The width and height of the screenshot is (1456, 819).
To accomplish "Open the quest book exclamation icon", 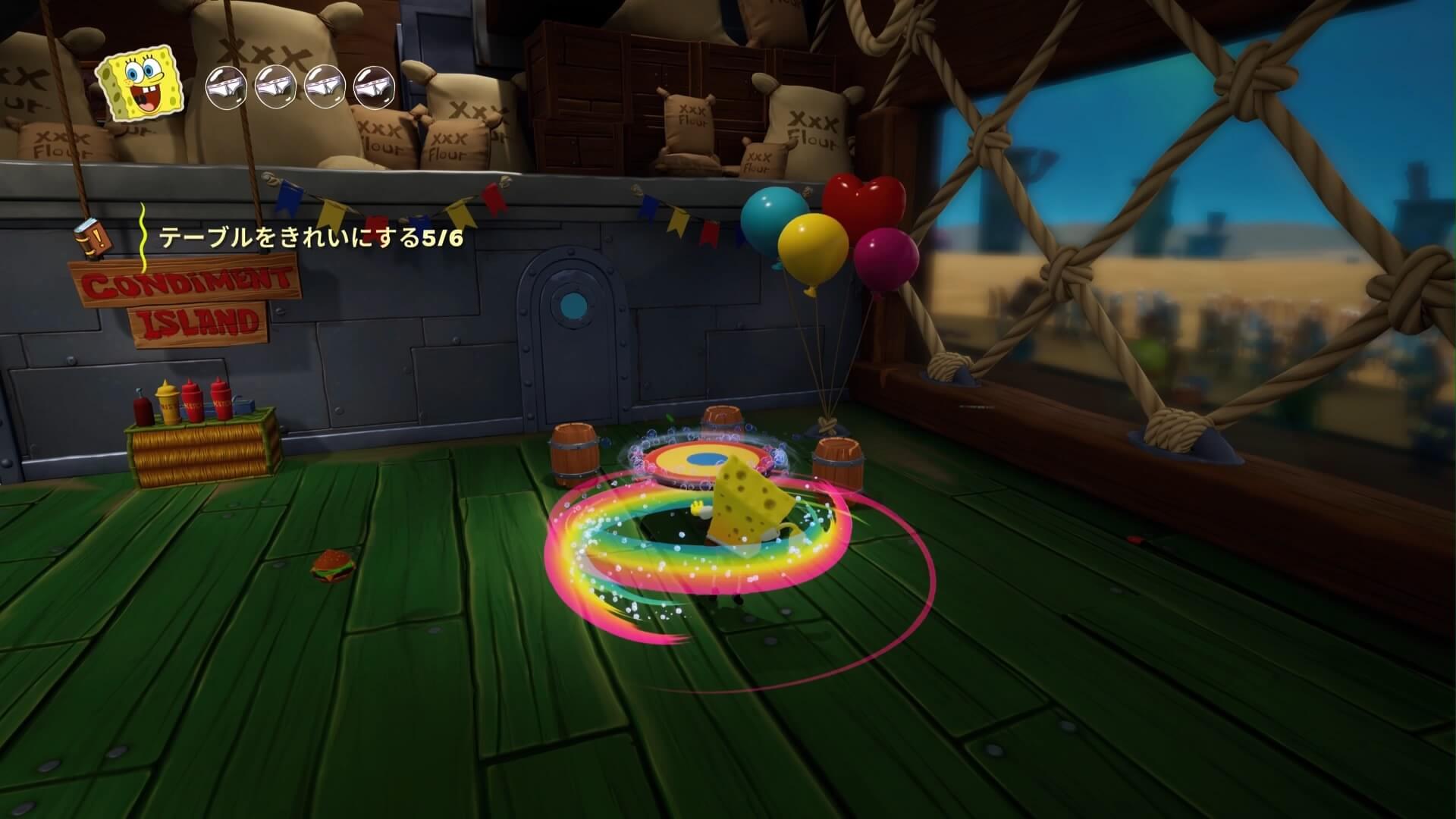I will (90, 237).
